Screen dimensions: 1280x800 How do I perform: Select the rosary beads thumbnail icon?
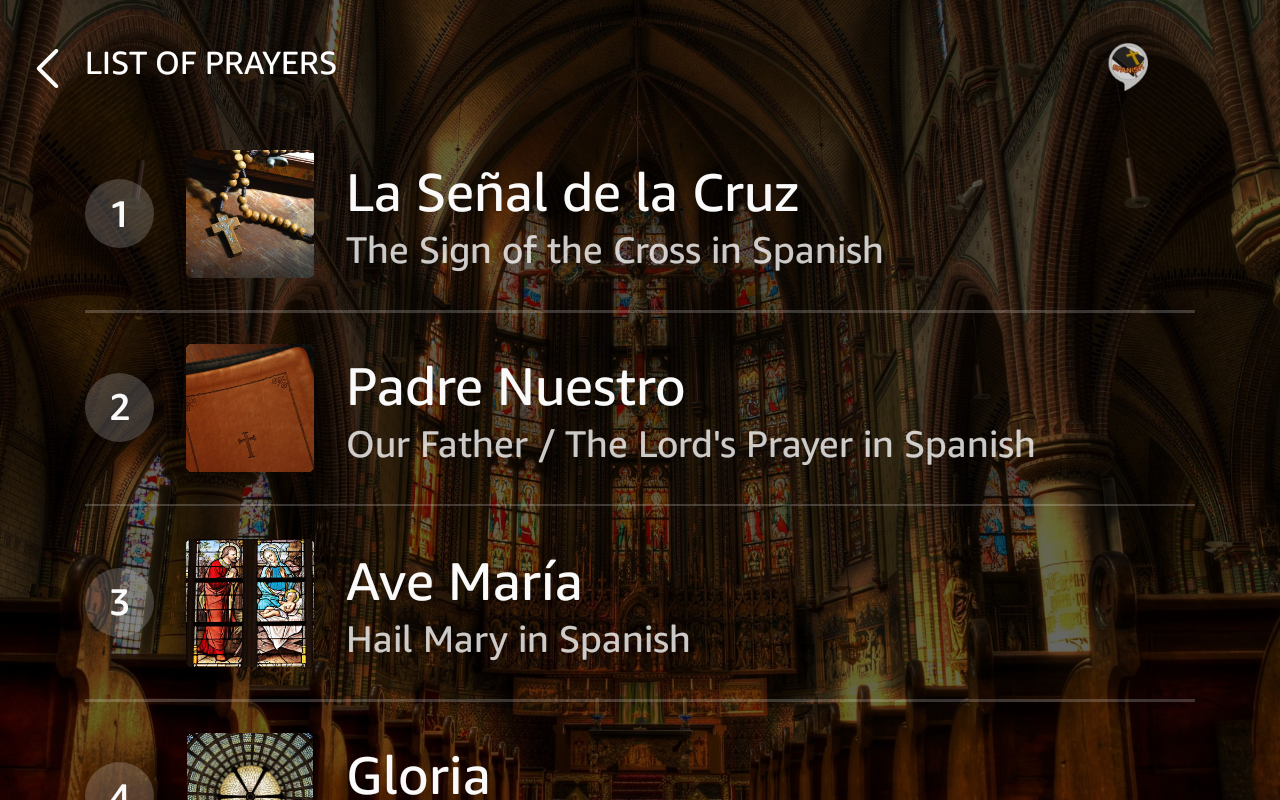[249, 214]
